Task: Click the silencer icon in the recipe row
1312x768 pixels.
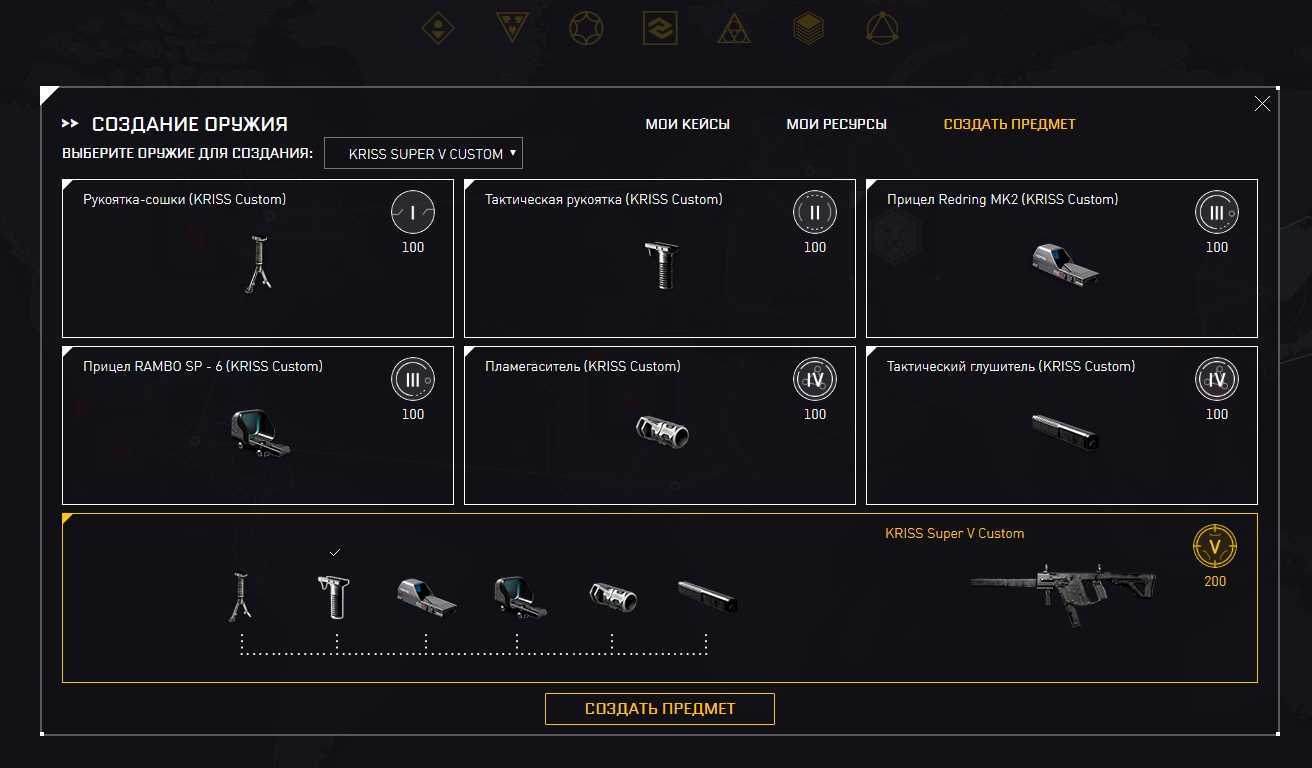Action: pos(707,596)
